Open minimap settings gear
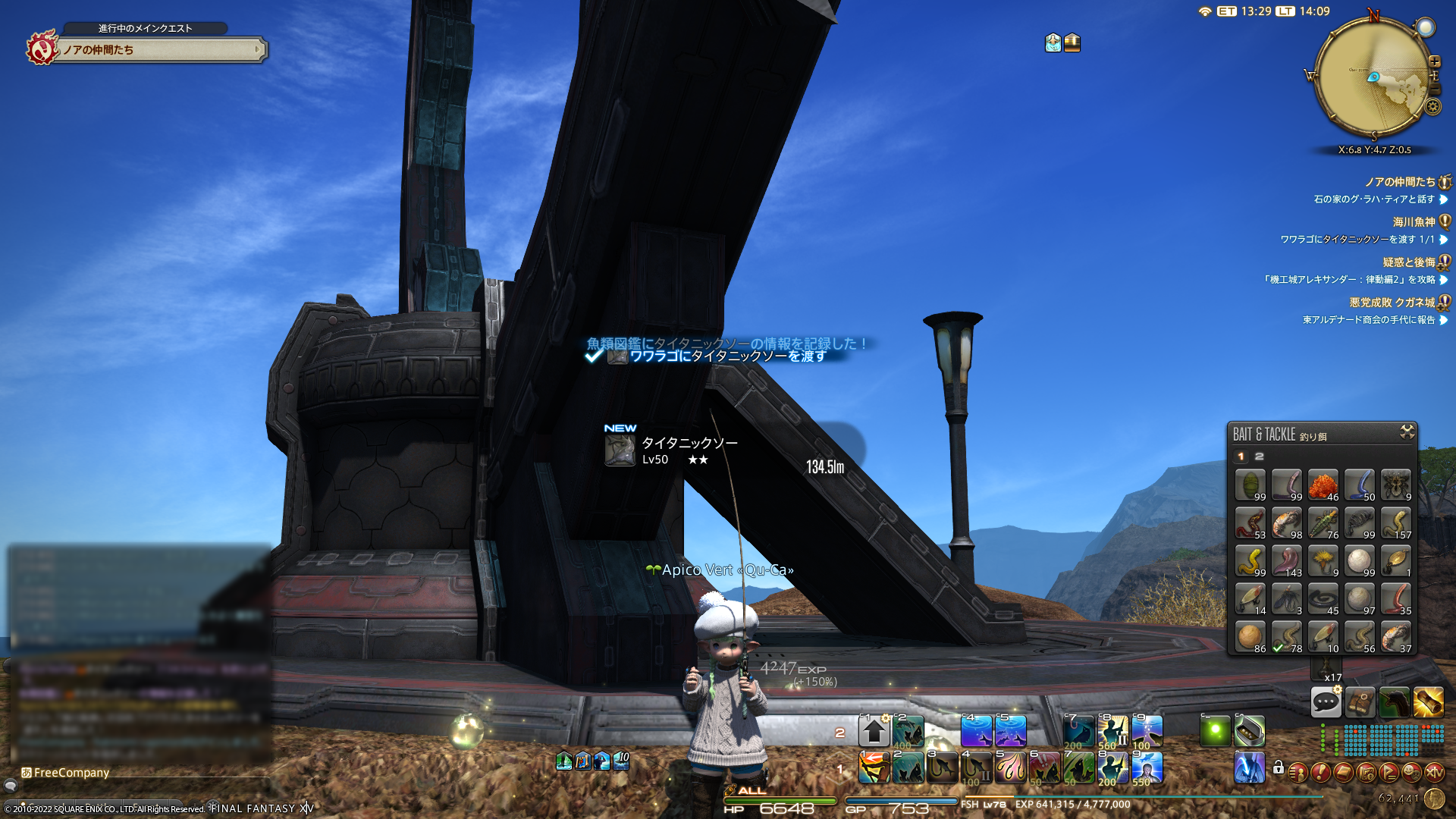Image resolution: width=1456 pixels, height=819 pixels. (x=1432, y=107)
